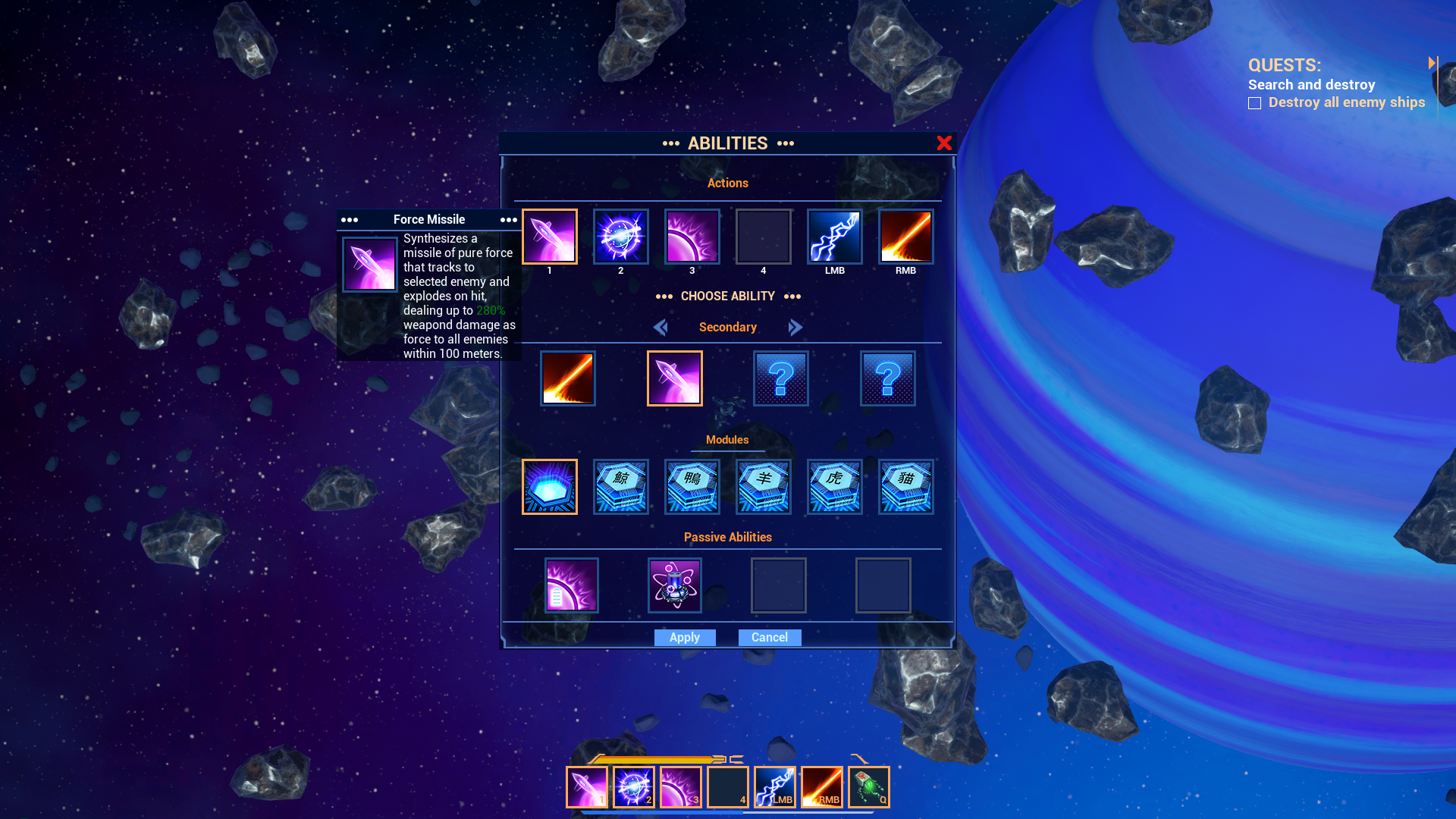
Task: Select the lightning ability bound to LMB
Action: click(834, 236)
